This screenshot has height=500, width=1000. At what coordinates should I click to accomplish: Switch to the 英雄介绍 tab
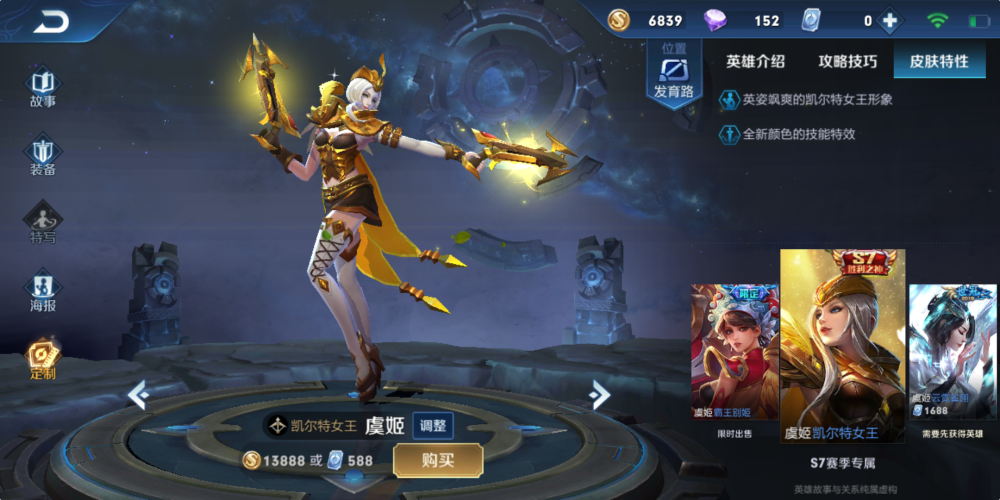point(755,62)
